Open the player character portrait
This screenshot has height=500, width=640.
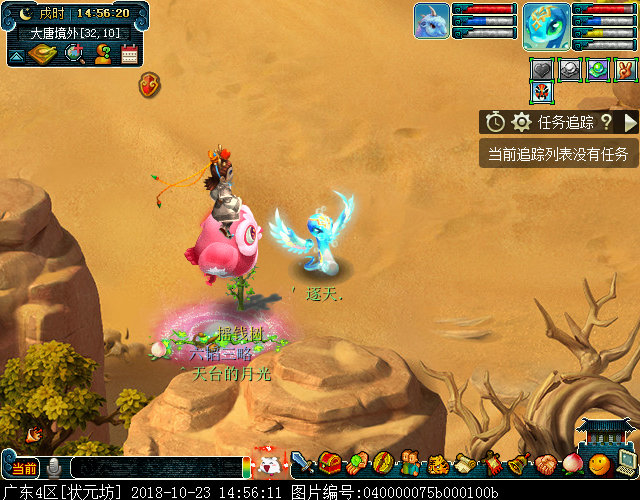pos(546,26)
